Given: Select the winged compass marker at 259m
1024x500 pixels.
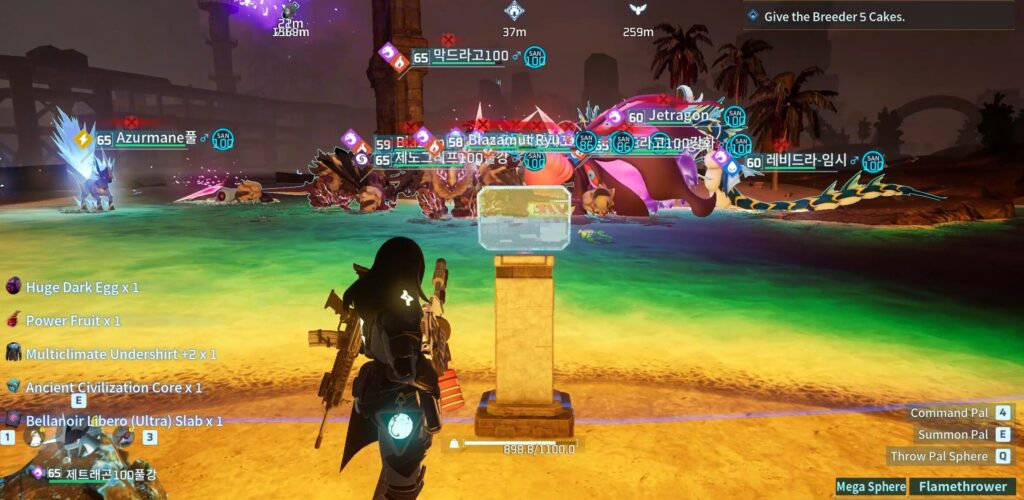Looking at the screenshot, I should (637, 10).
